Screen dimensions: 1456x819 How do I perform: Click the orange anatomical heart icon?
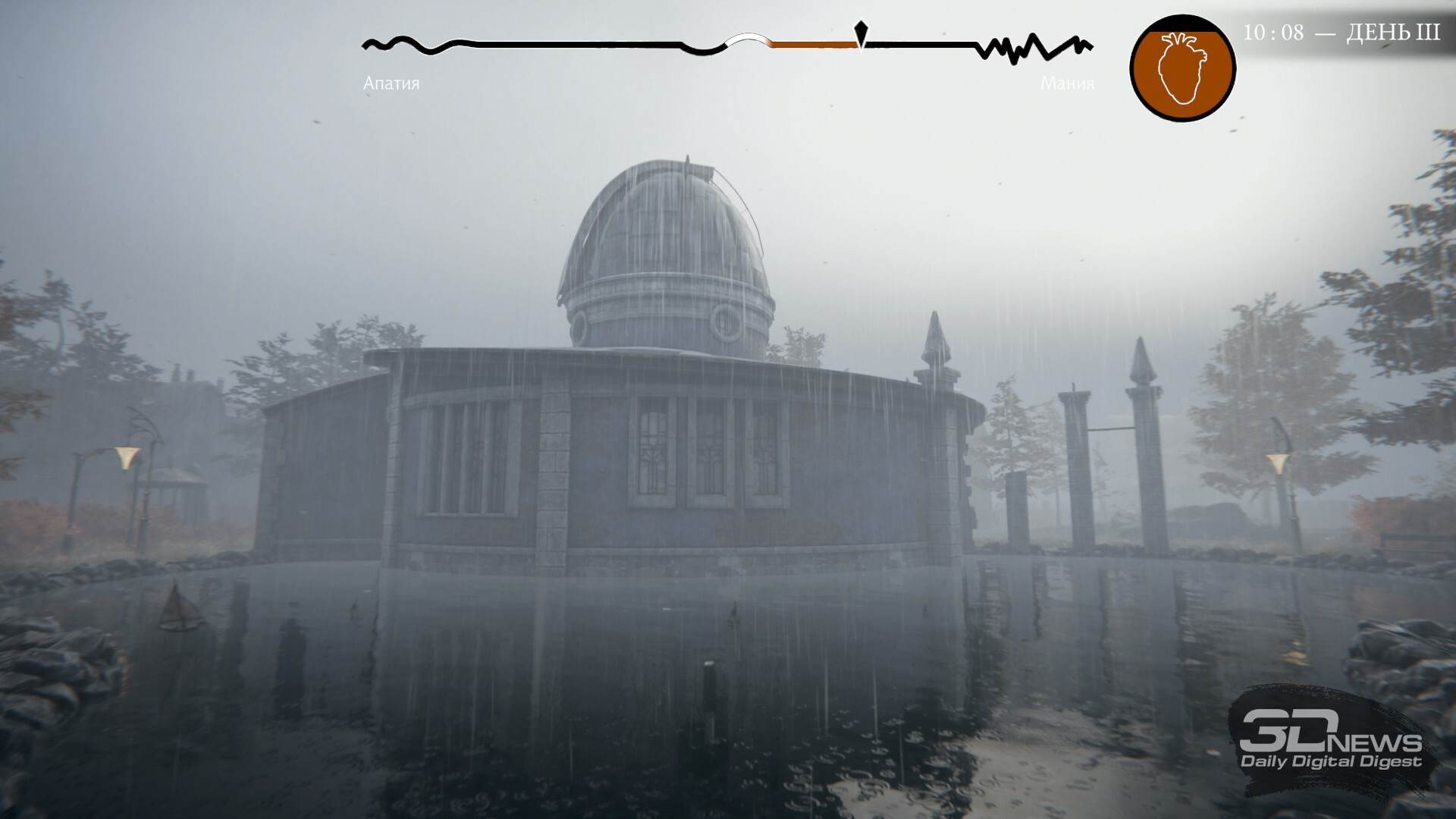point(1181,68)
